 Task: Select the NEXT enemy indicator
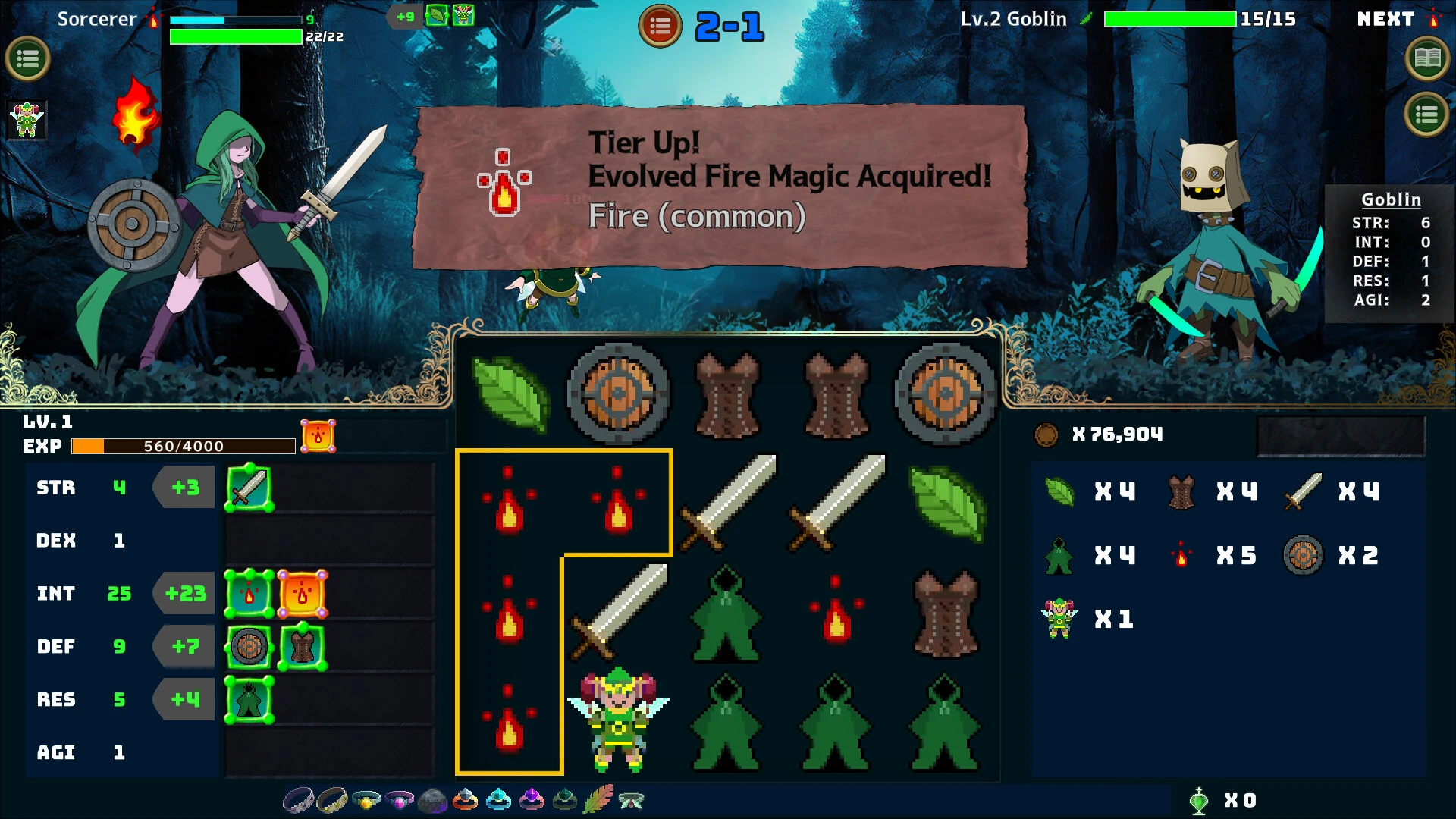pyautogui.click(x=1387, y=19)
